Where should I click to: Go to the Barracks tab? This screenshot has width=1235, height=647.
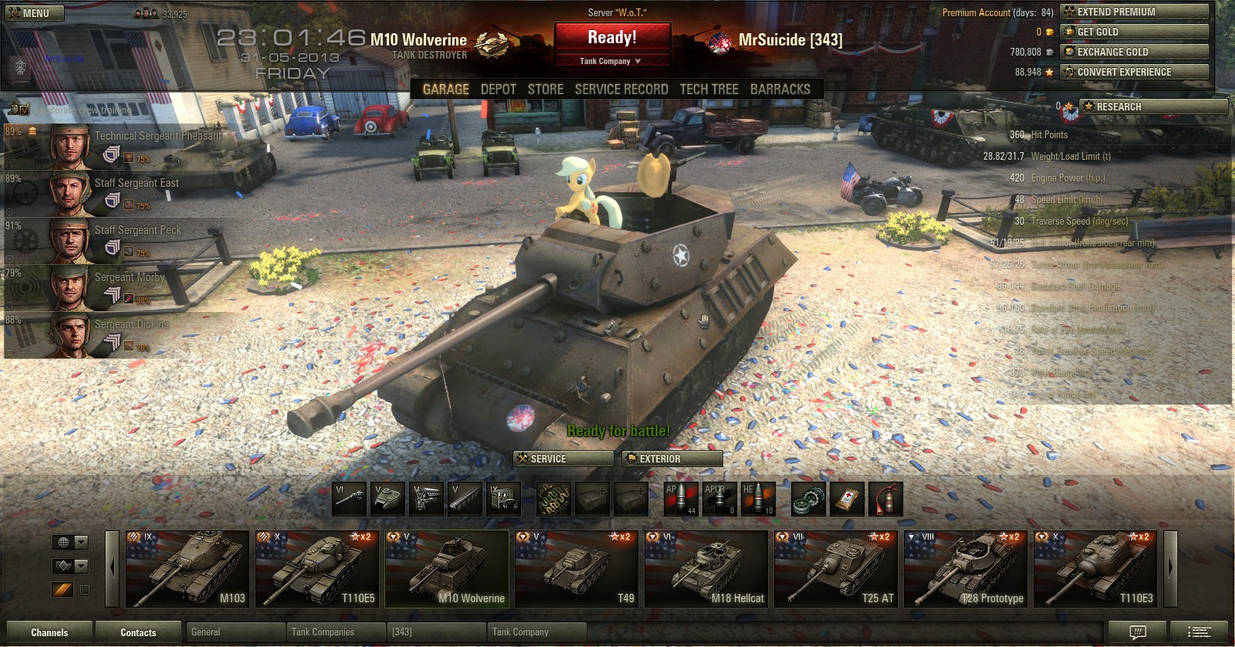[780, 89]
